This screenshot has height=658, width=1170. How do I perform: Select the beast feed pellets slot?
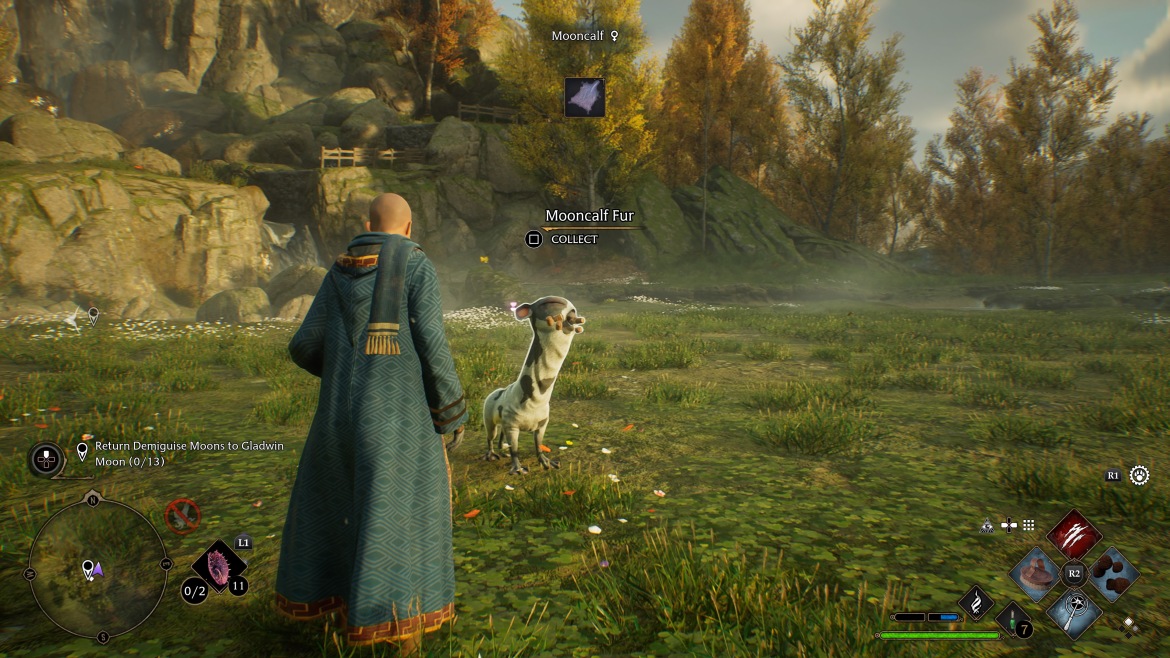1113,573
